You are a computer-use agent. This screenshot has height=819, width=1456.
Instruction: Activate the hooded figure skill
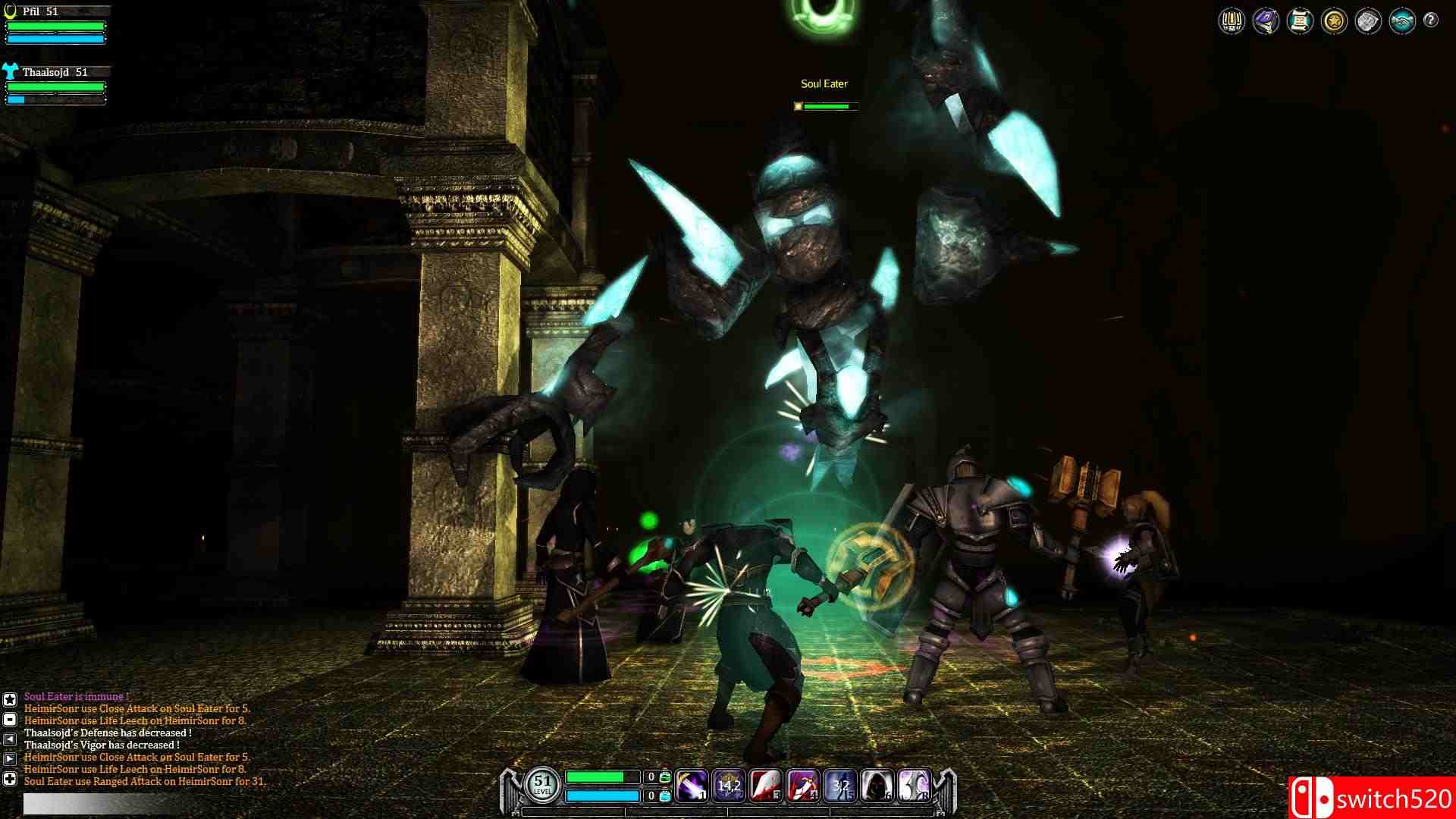[877, 786]
